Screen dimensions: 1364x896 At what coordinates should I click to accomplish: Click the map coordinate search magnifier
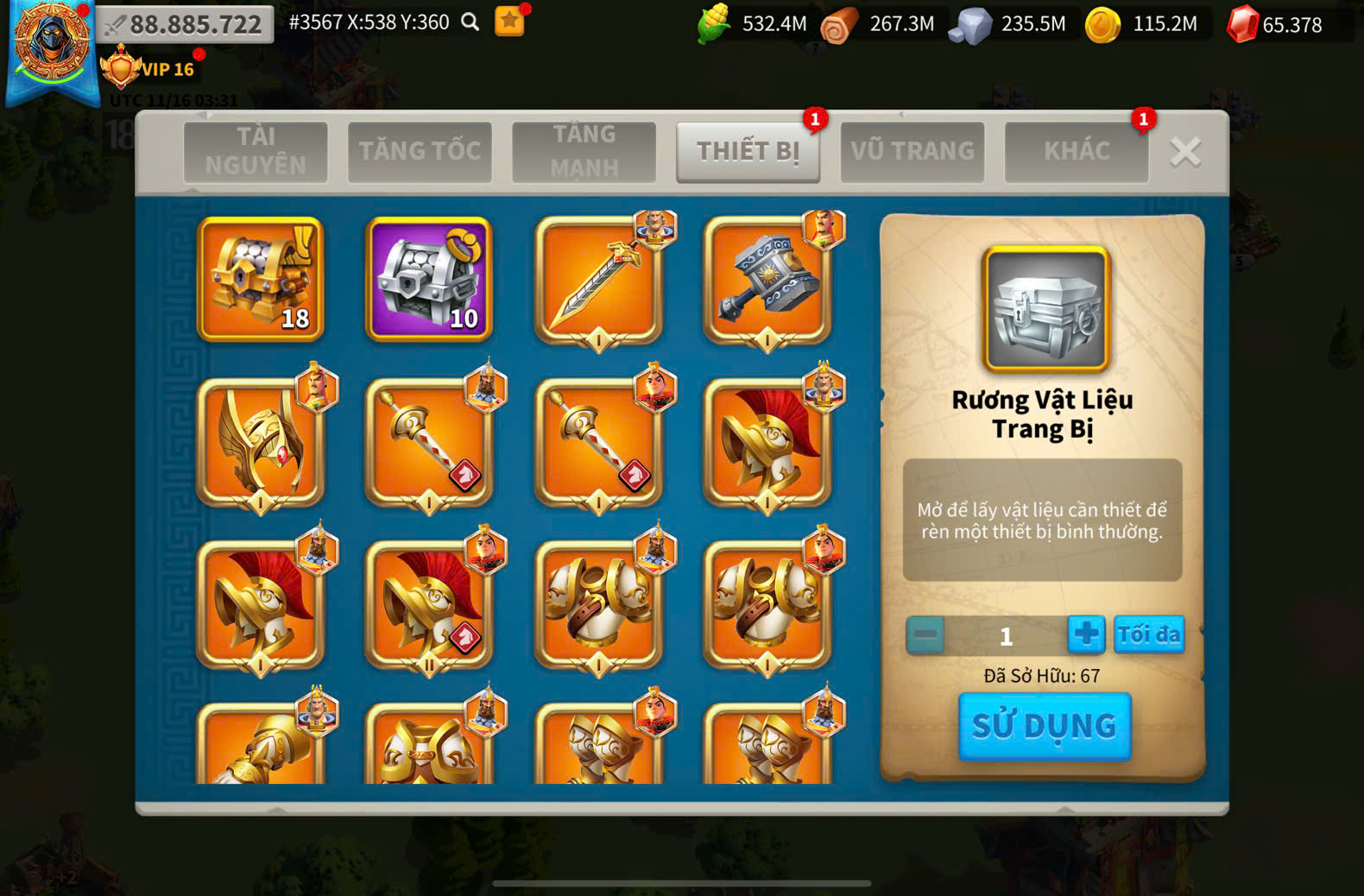[x=470, y=22]
